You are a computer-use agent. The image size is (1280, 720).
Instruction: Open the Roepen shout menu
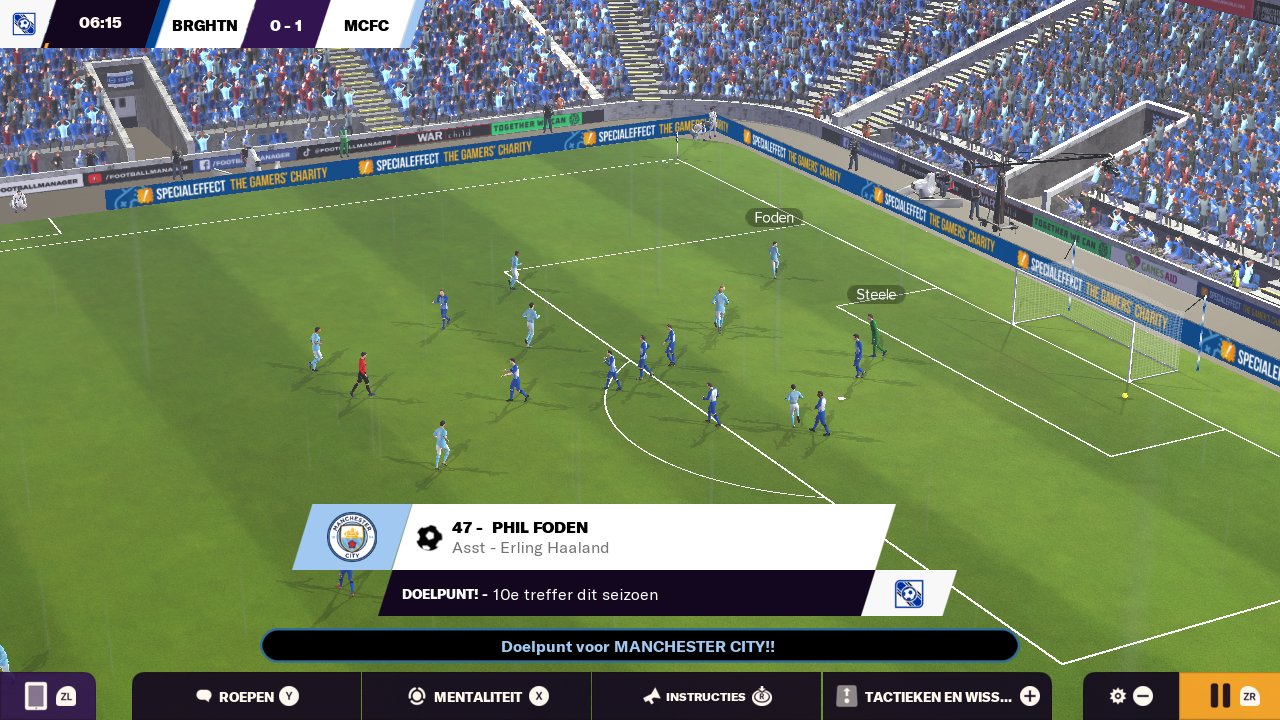(246, 696)
